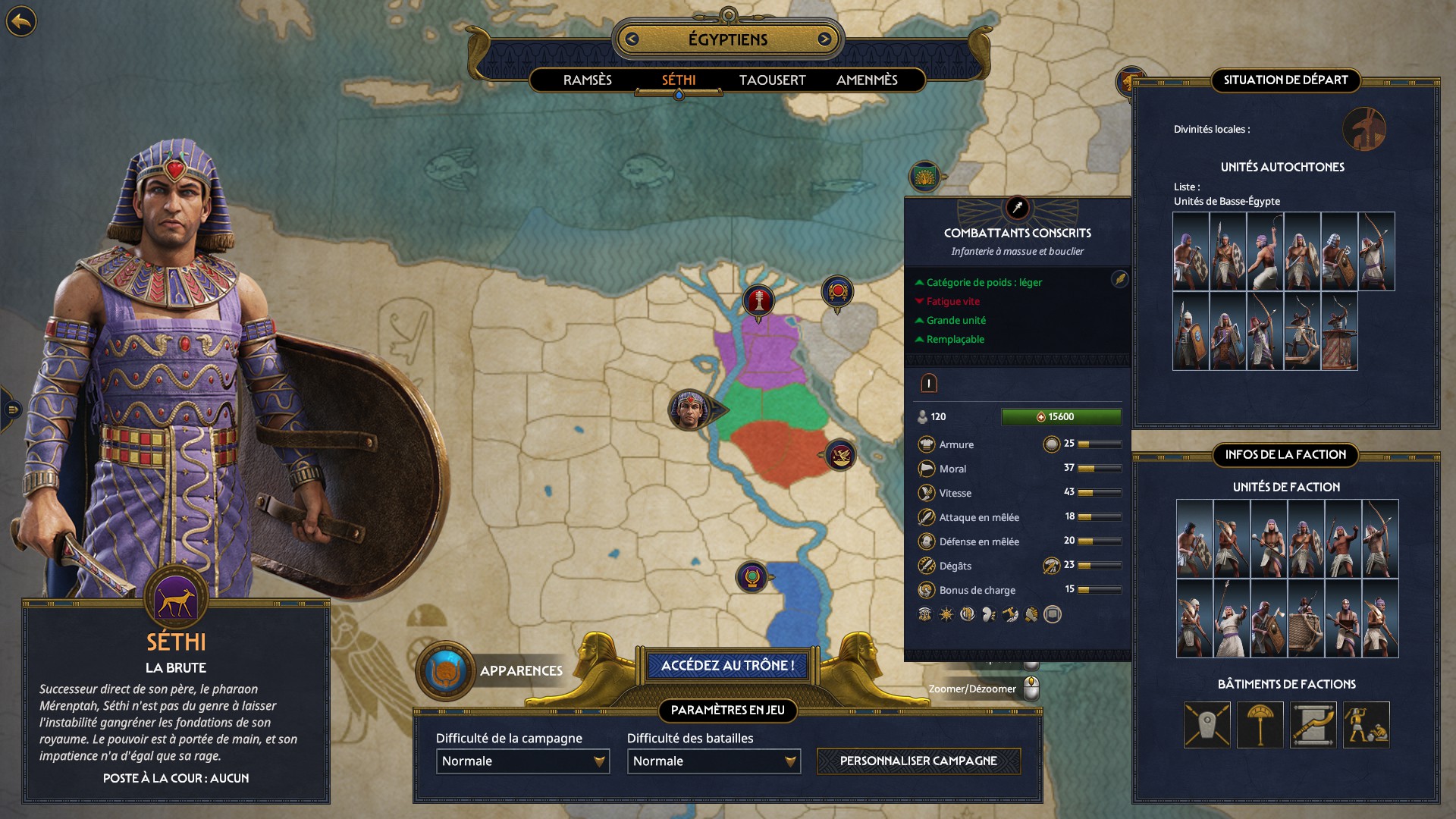
Task: Click the Dégâts damage icon
Action: [926, 566]
